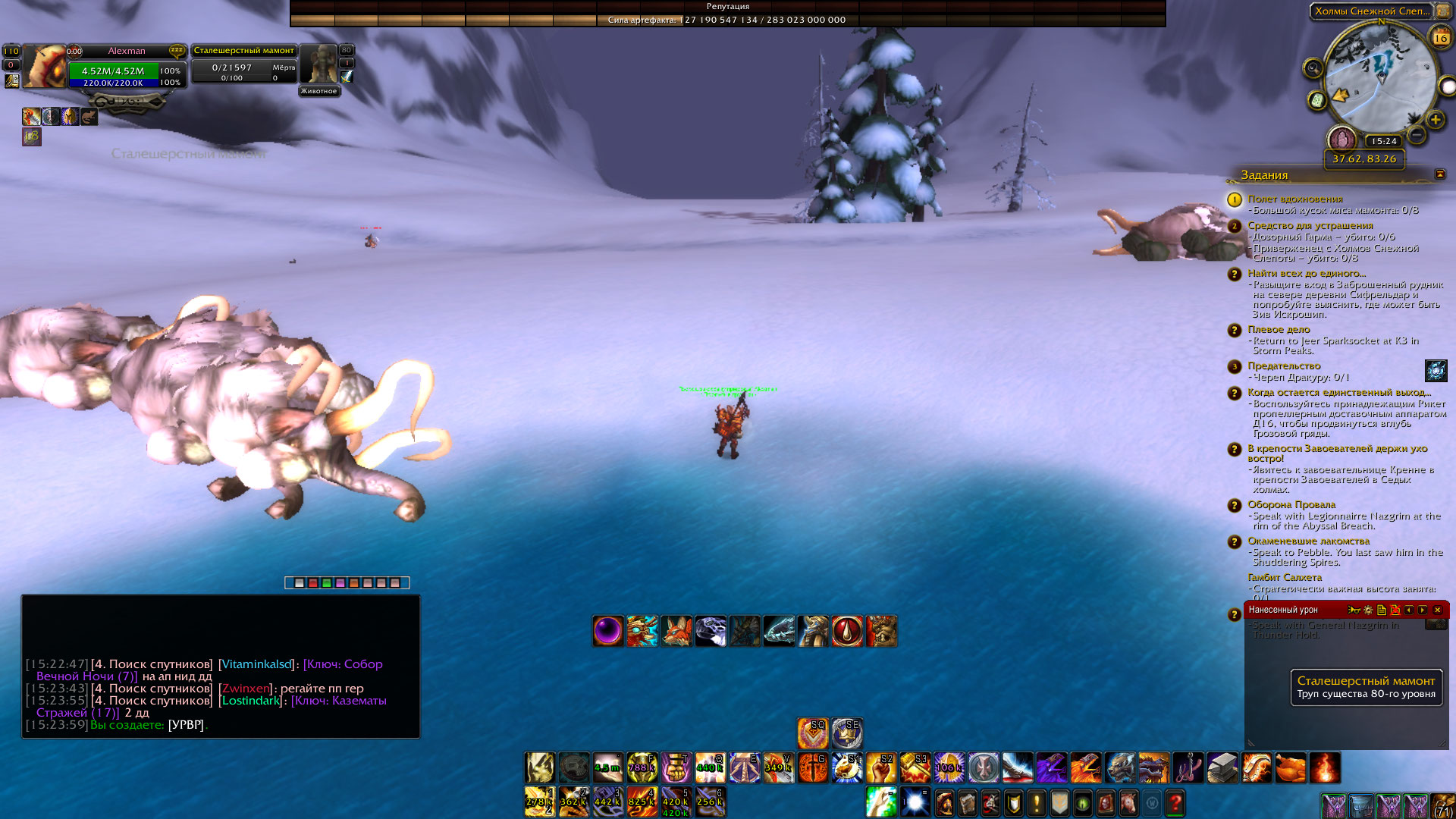Open the Предательство quest entry
Image resolution: width=1456 pixels, height=819 pixels.
click(x=1283, y=366)
